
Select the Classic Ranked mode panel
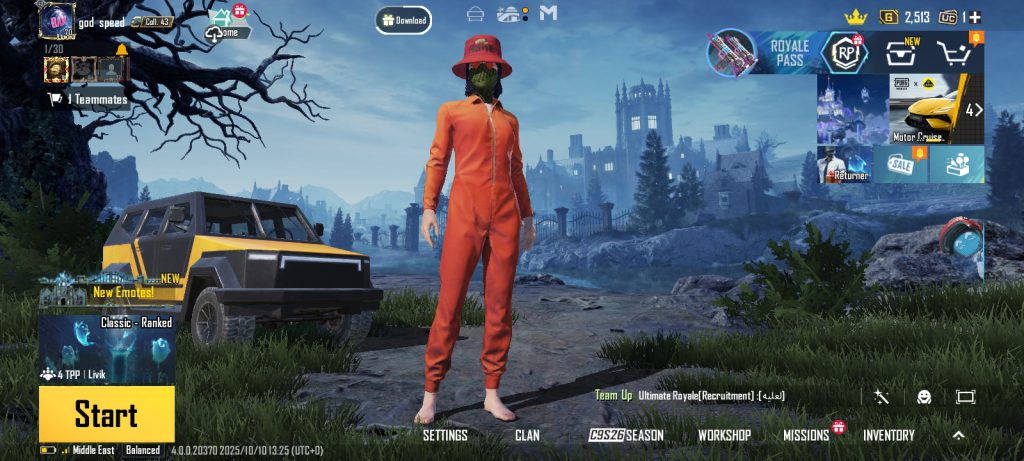pyautogui.click(x=107, y=348)
